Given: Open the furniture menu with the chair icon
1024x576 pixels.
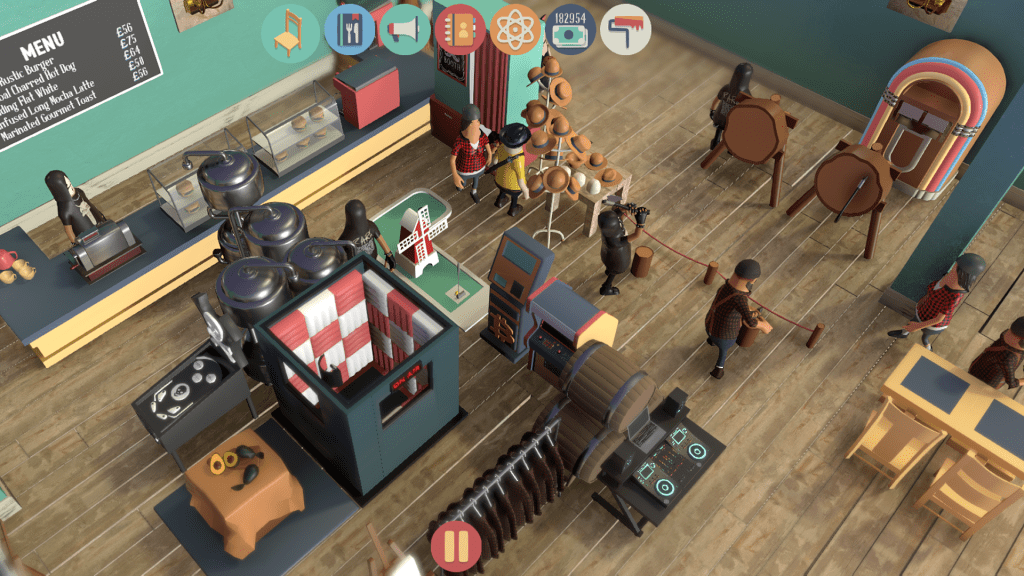Looking at the screenshot, I should (x=290, y=32).
